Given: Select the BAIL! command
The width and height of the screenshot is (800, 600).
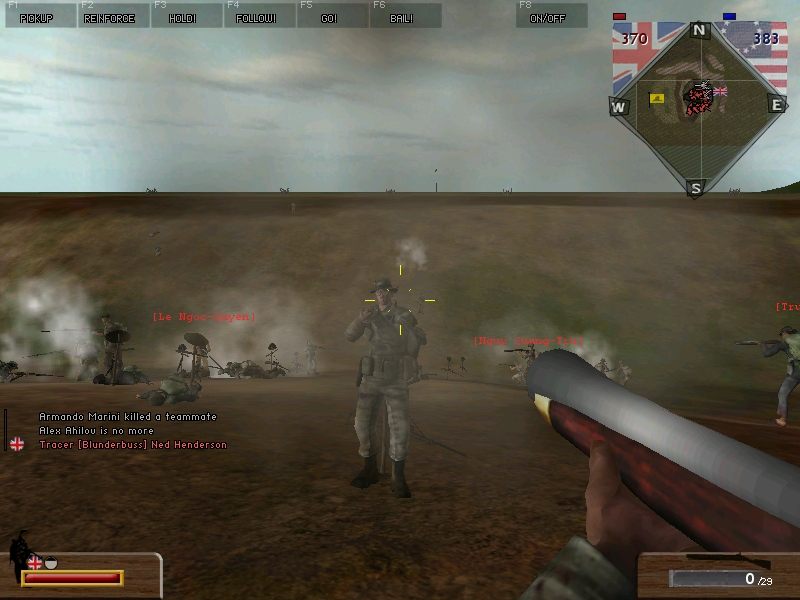Looking at the screenshot, I should [403, 16].
